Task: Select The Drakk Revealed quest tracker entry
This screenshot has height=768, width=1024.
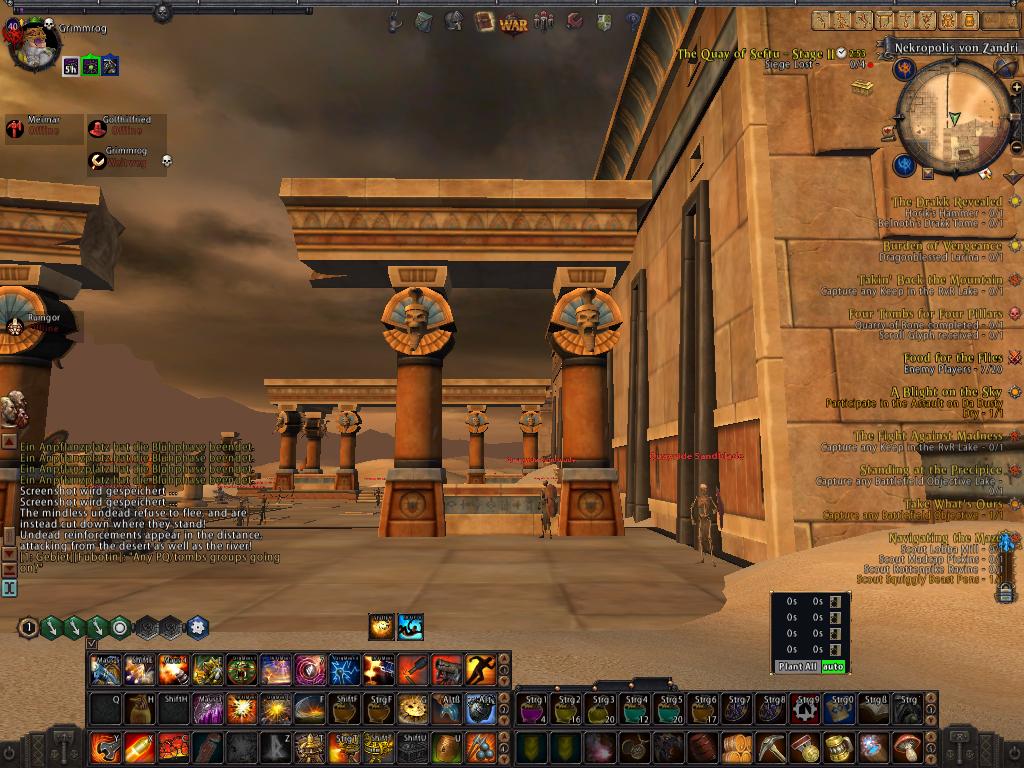Action: (x=946, y=202)
